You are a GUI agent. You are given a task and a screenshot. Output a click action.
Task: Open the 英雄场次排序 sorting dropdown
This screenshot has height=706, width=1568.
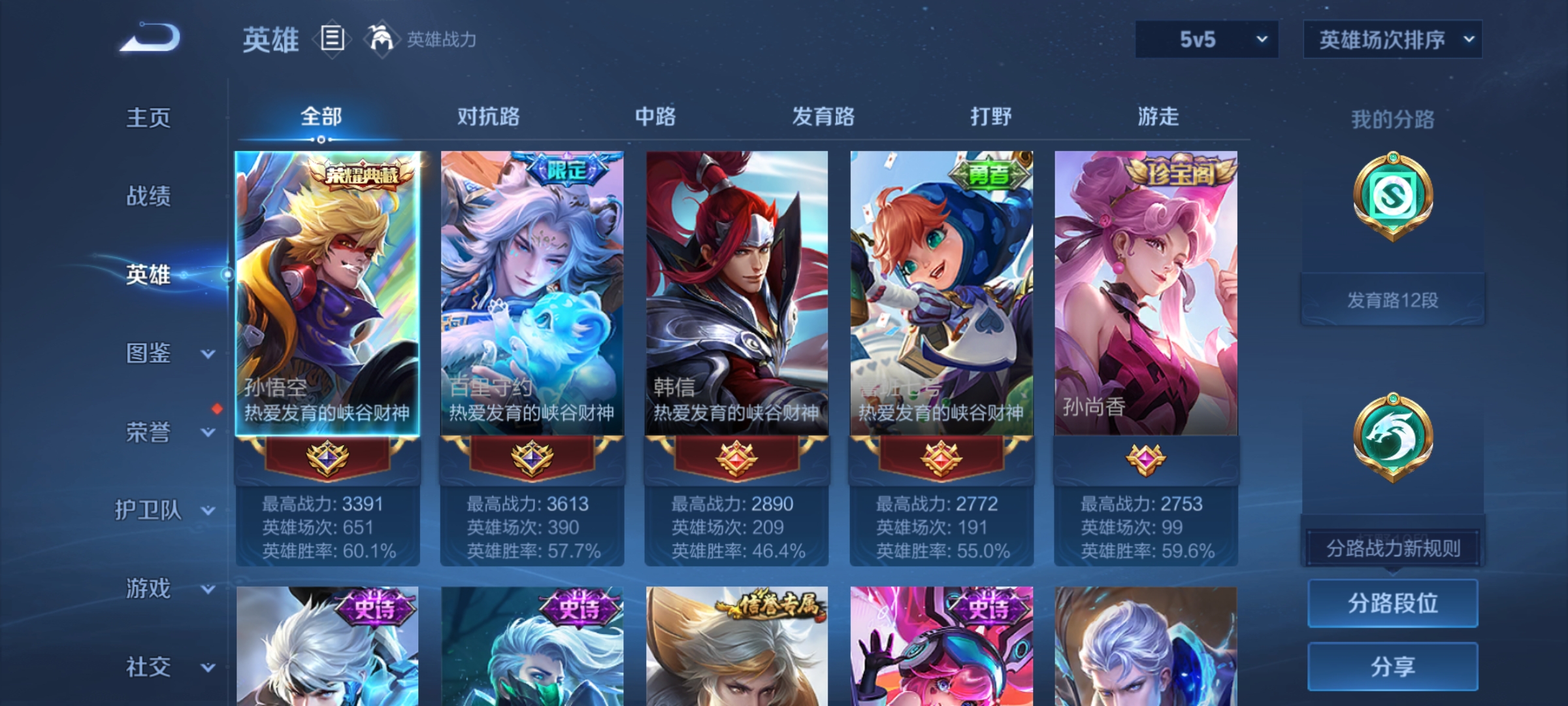1392,39
